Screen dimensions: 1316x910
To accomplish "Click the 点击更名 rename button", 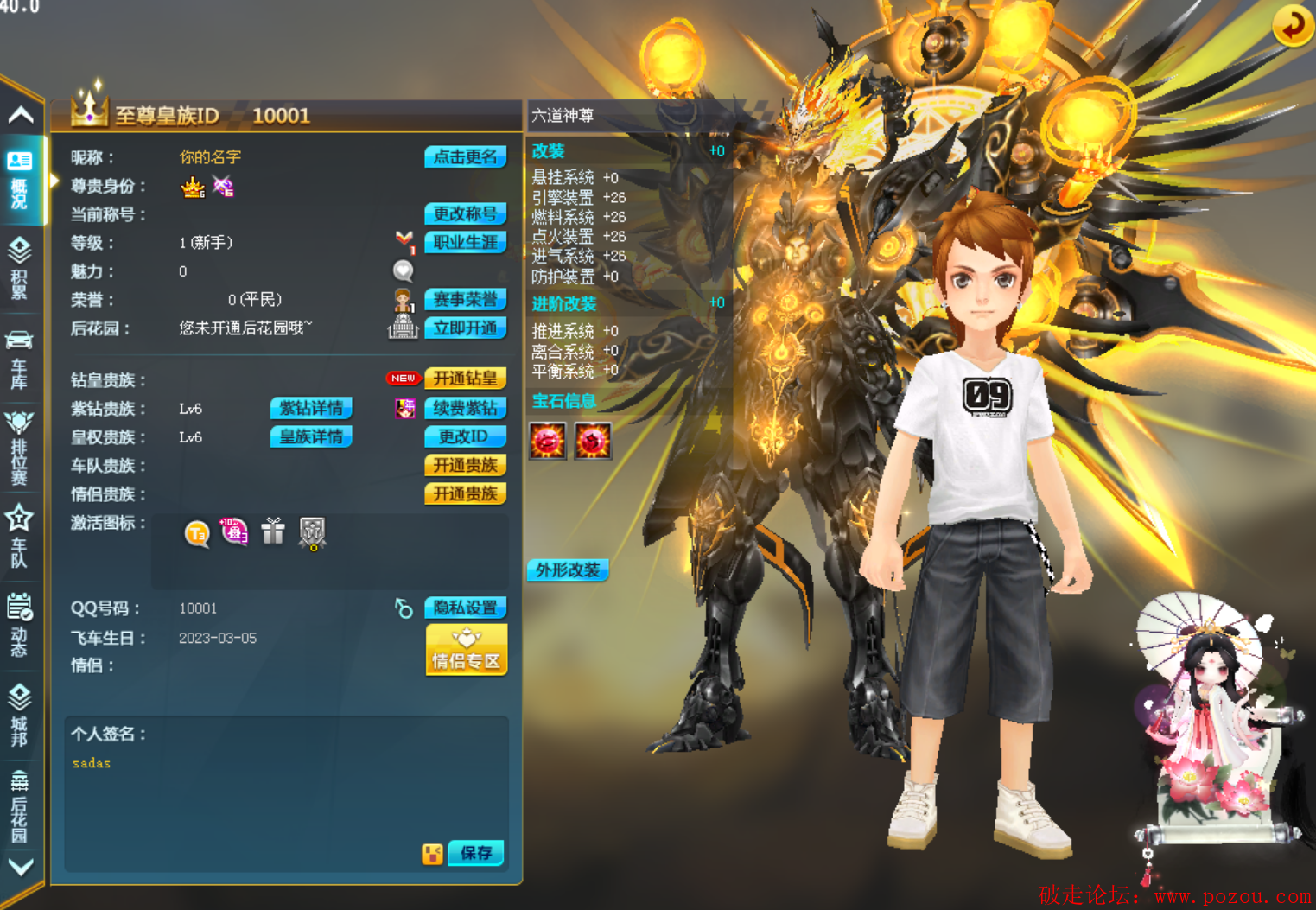I will click(x=465, y=157).
